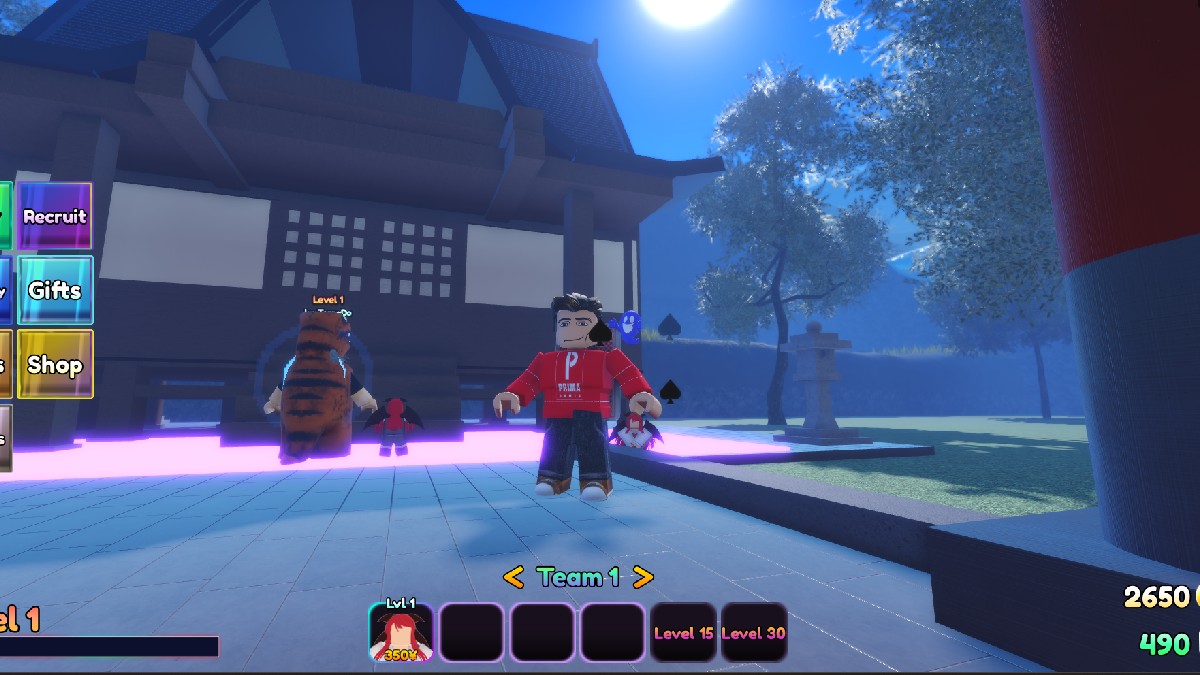The image size is (1200, 675).
Task: Open the Shop menu
Action: tap(55, 364)
